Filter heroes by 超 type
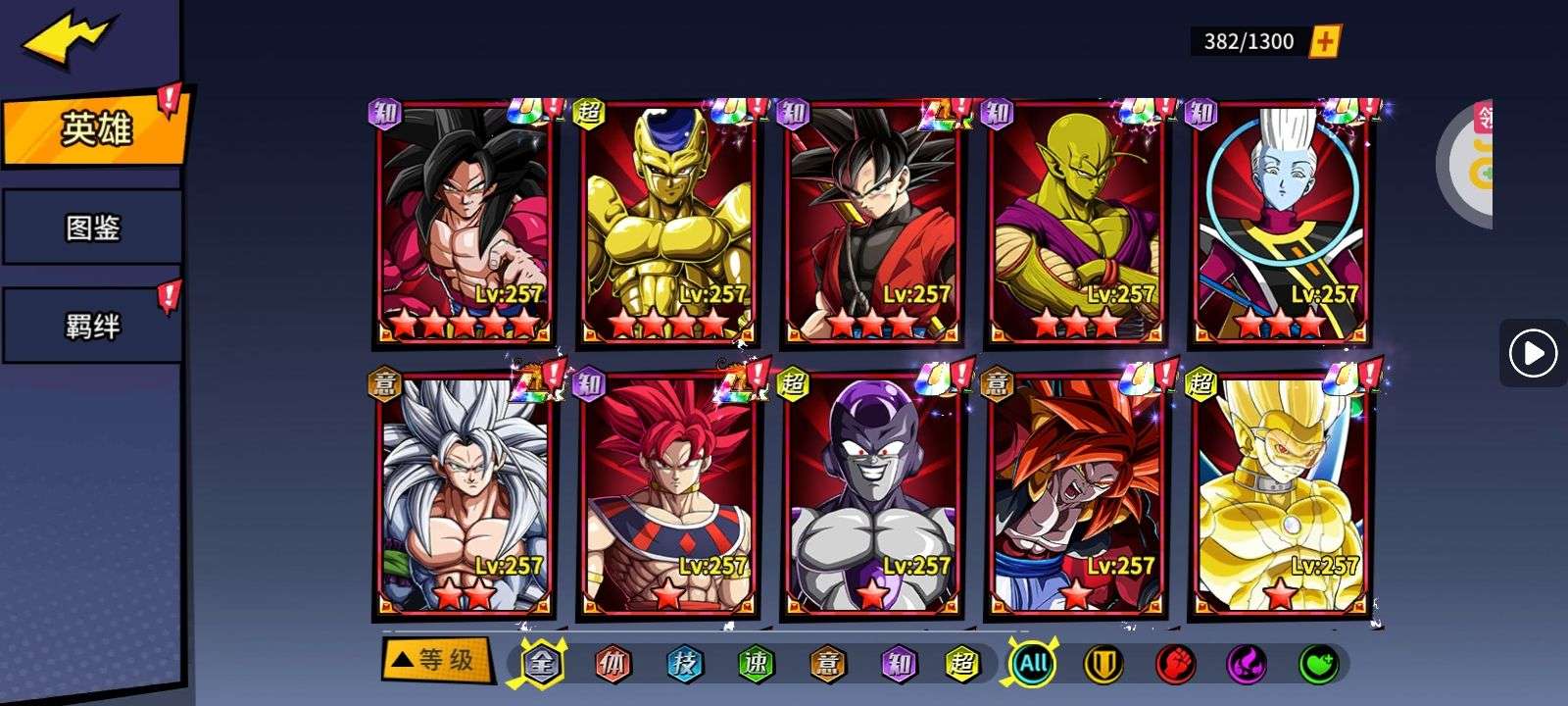The height and width of the screenshot is (706, 1568). 962,665
